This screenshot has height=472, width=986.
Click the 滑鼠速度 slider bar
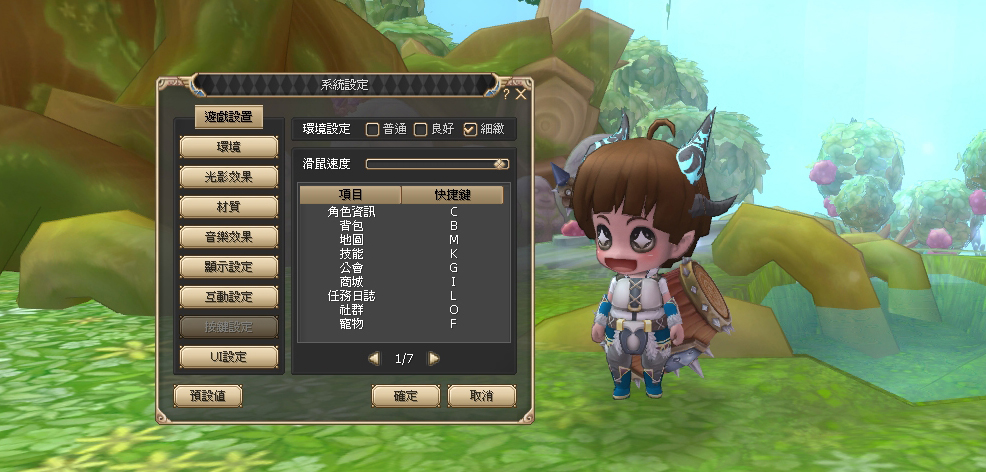tap(437, 164)
